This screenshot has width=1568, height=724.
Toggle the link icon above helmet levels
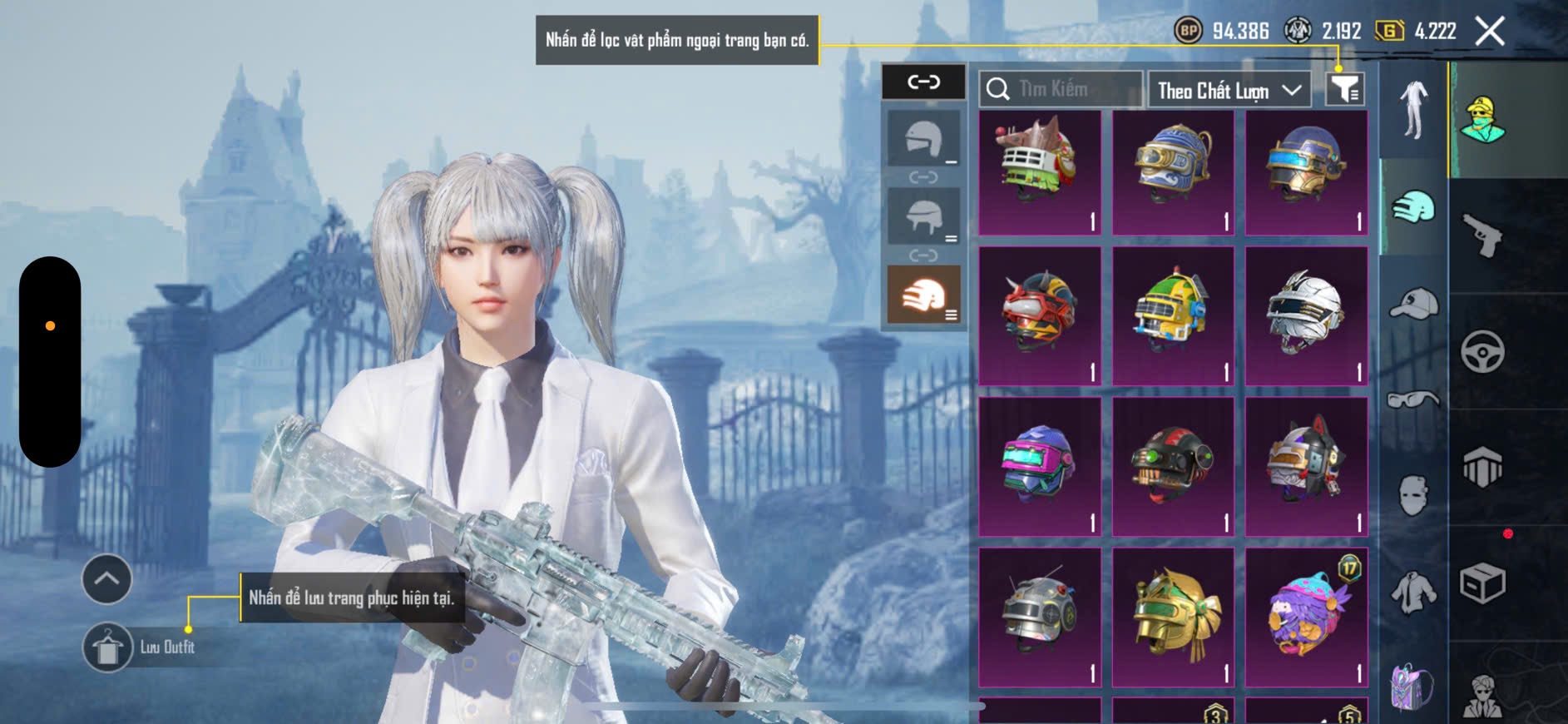point(923,82)
